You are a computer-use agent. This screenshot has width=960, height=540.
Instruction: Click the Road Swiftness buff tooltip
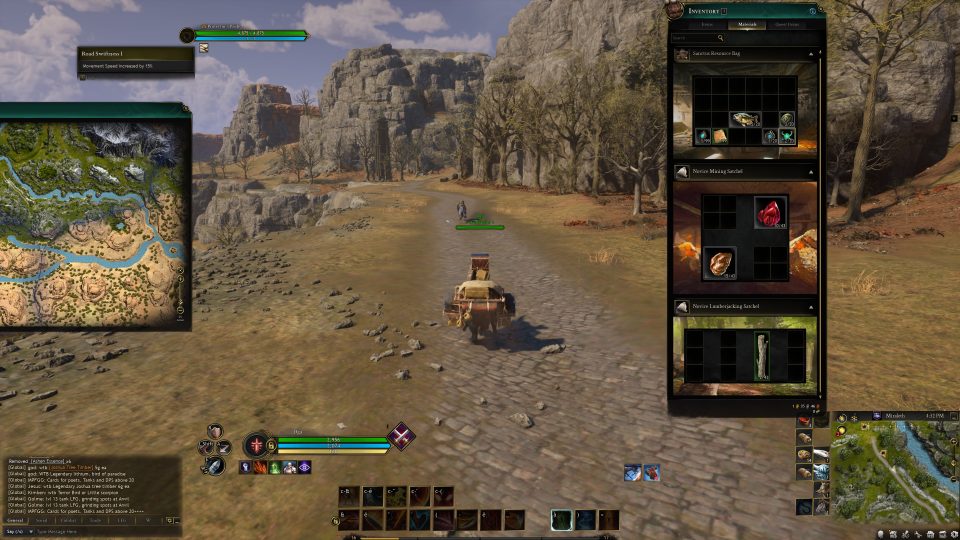(137, 61)
